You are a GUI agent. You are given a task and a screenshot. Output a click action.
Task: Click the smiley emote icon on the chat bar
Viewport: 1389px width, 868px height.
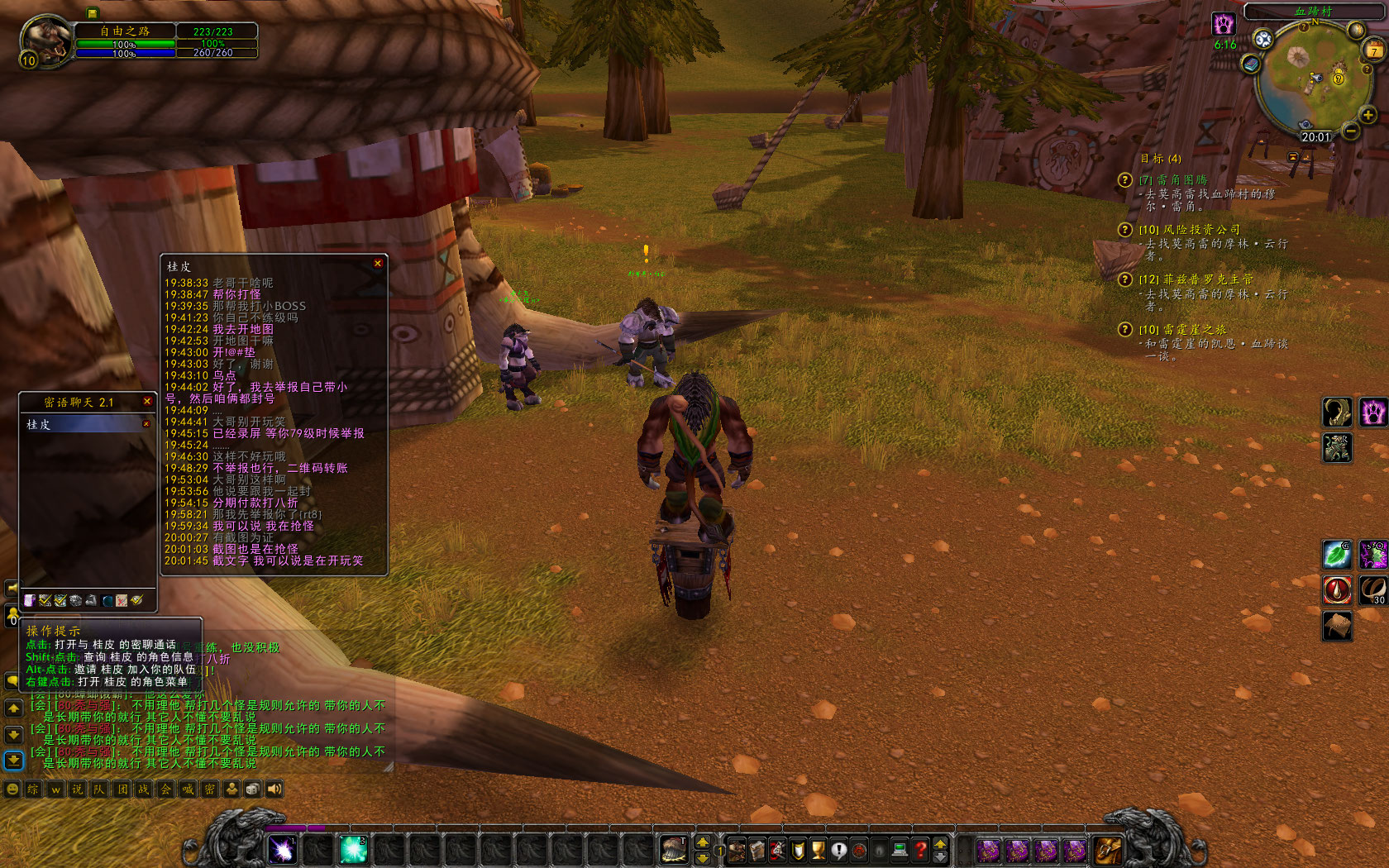(x=12, y=789)
